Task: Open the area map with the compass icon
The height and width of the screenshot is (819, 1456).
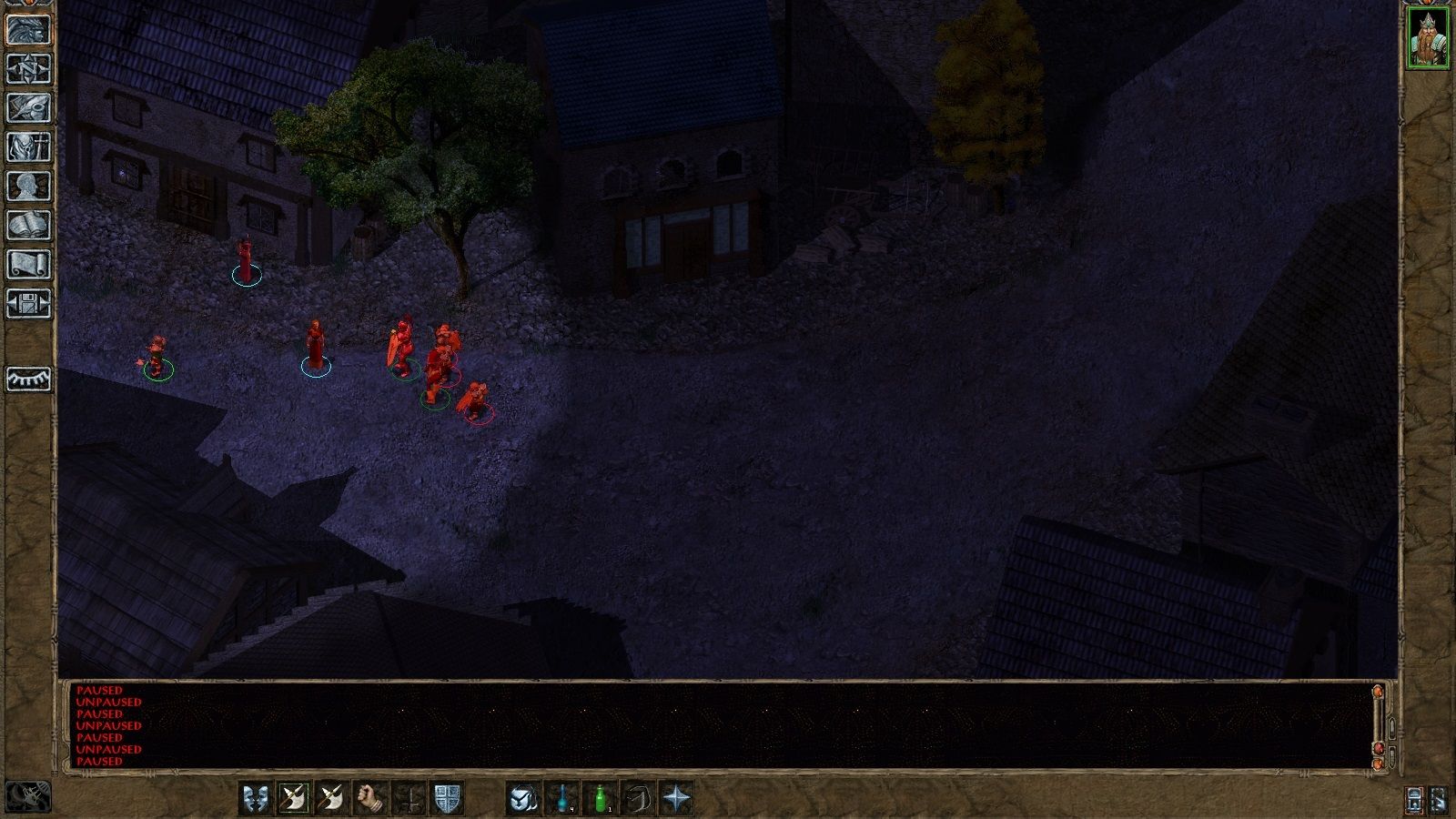Action: point(27,68)
